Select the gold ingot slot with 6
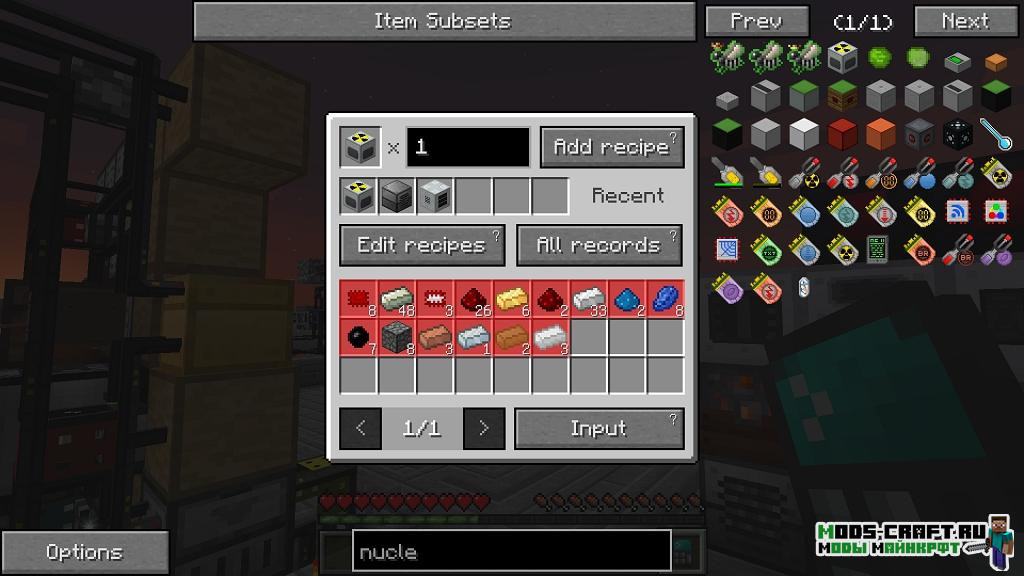Screen dimensions: 1024x576 511,298
